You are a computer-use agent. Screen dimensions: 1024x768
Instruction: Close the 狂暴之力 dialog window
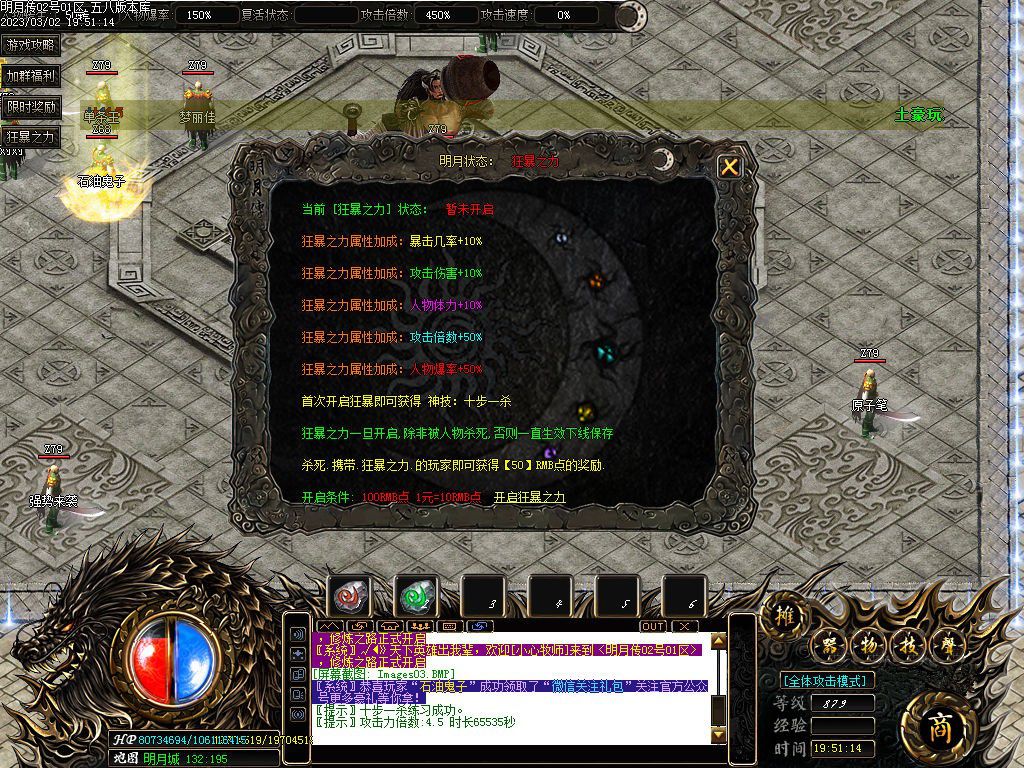click(730, 167)
